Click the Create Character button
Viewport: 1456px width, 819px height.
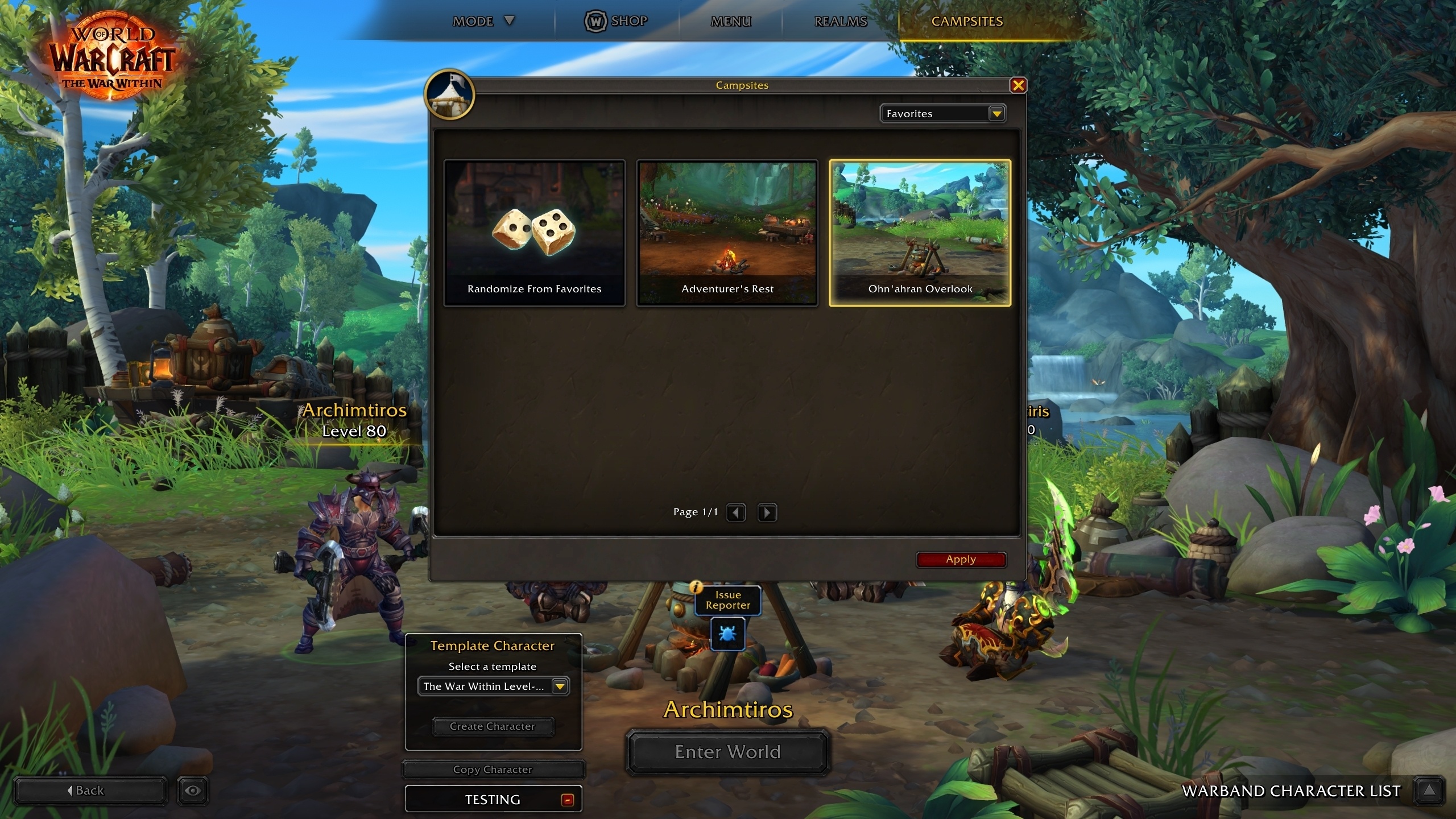pyautogui.click(x=493, y=726)
